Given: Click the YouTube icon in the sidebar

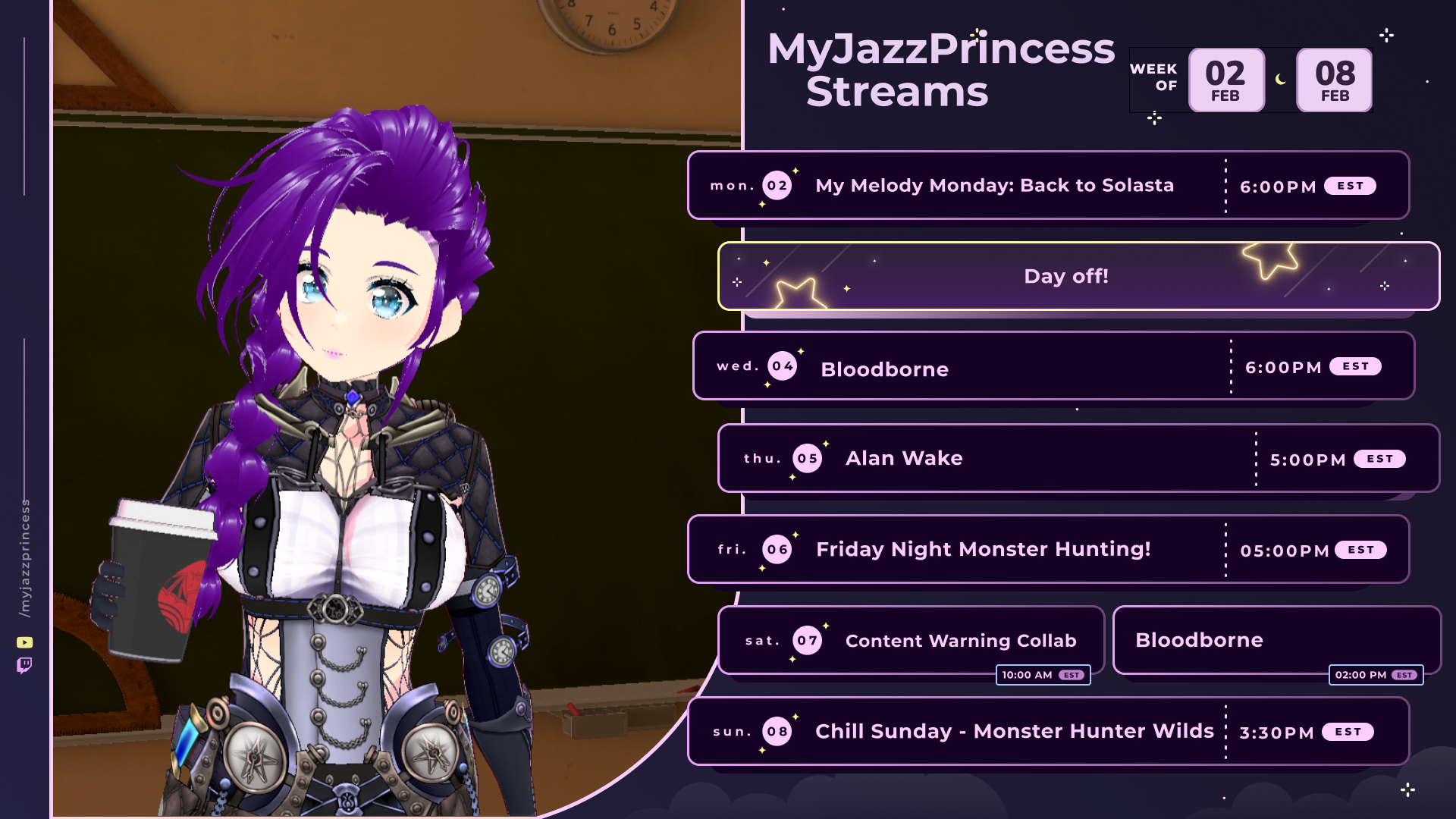Looking at the screenshot, I should coord(25,642).
